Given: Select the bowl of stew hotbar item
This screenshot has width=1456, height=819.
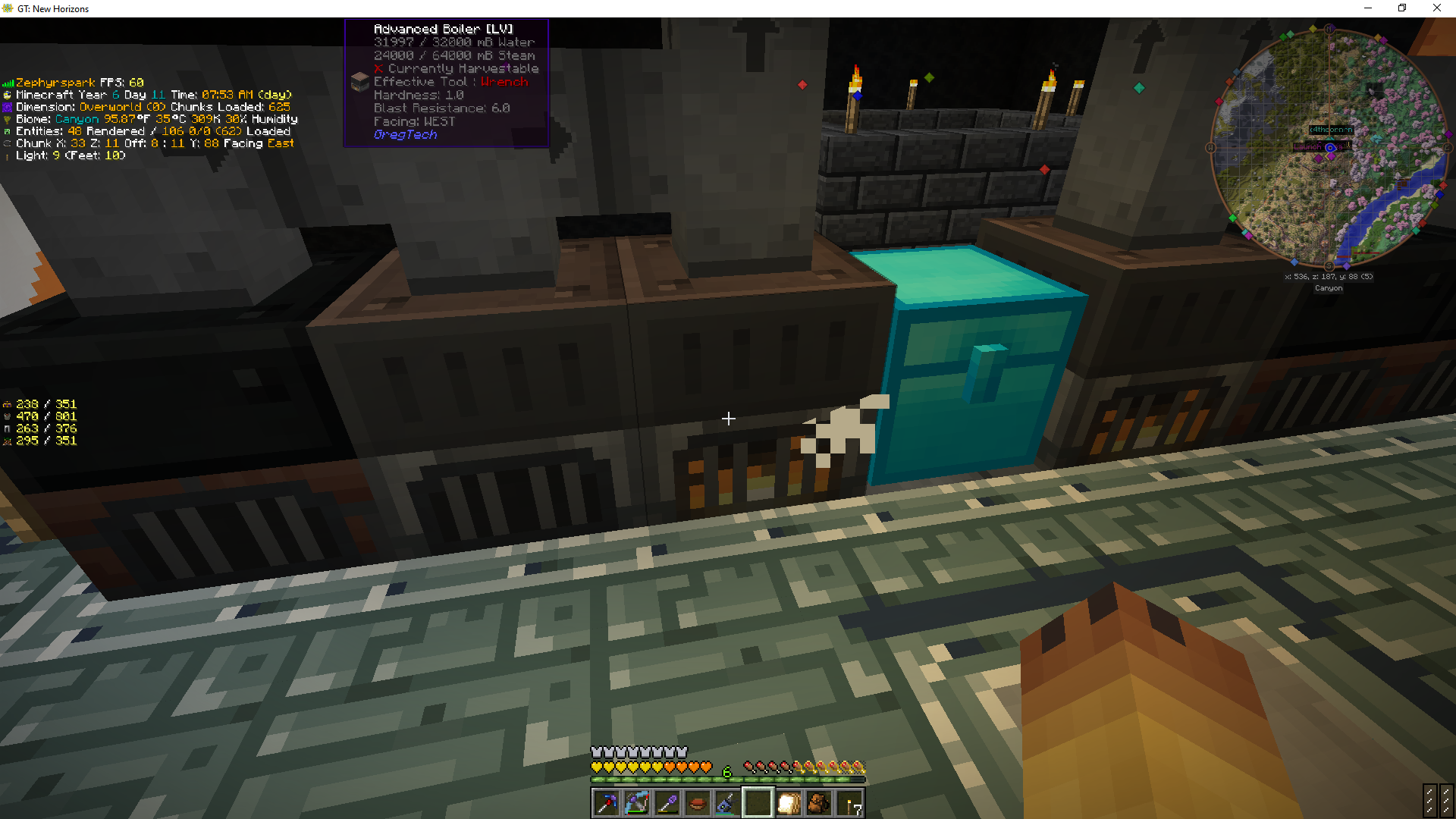Looking at the screenshot, I should pos(697,802).
